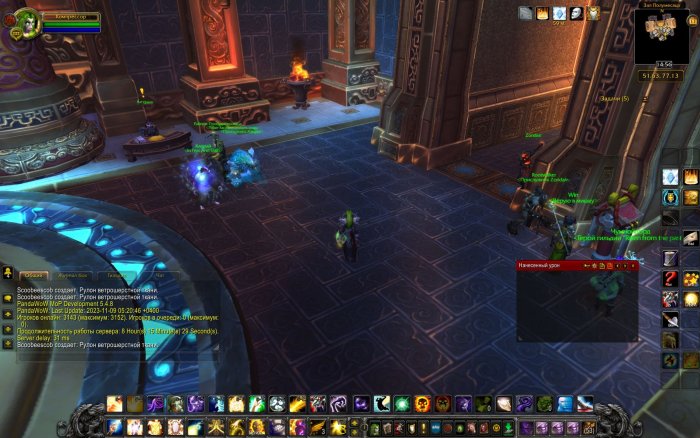Use the red question mark side-bar icon
Image resolution: width=700 pixels, height=438 pixels.
[x=671, y=277]
